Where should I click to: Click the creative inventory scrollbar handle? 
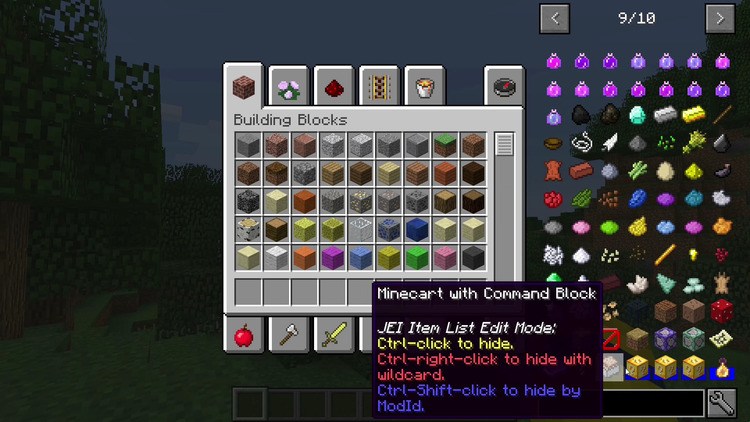504,145
